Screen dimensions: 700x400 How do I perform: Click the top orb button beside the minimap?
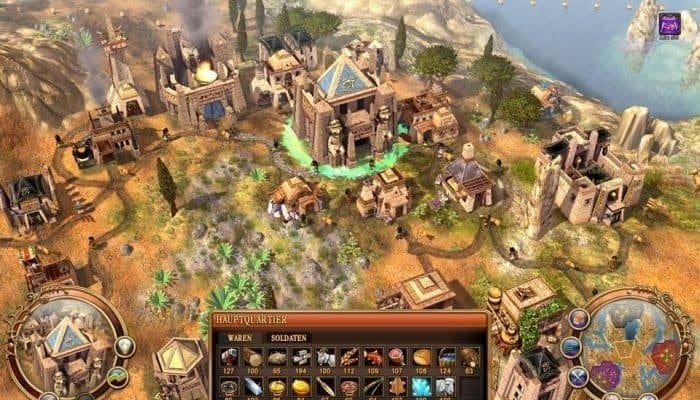[579, 319]
